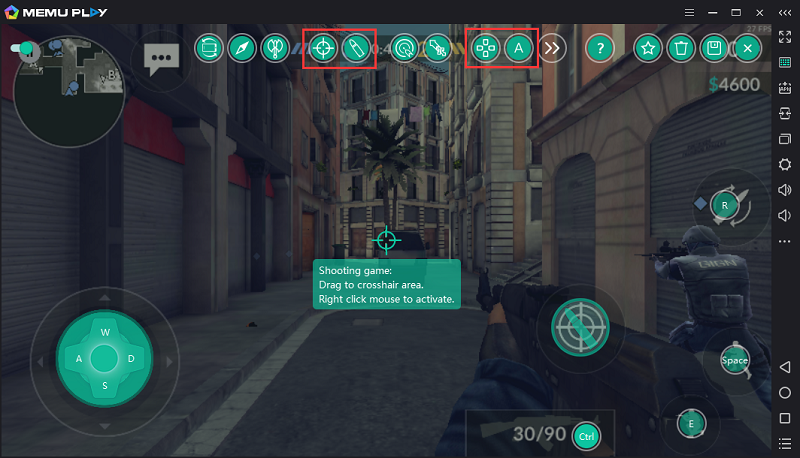Save the key mapping with floppy icon
This screenshot has height=458, width=800.
tap(714, 47)
